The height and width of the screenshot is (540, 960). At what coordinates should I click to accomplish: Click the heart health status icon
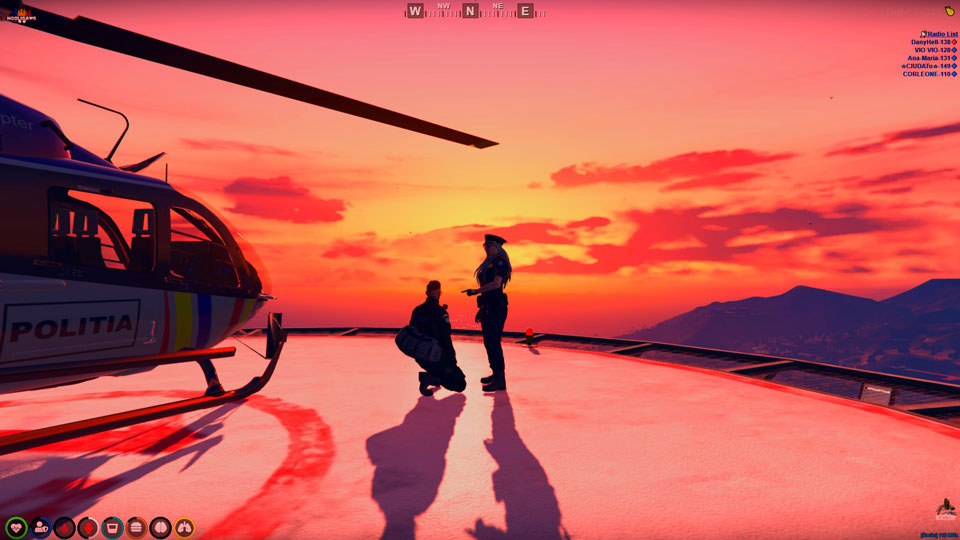pos(16,527)
